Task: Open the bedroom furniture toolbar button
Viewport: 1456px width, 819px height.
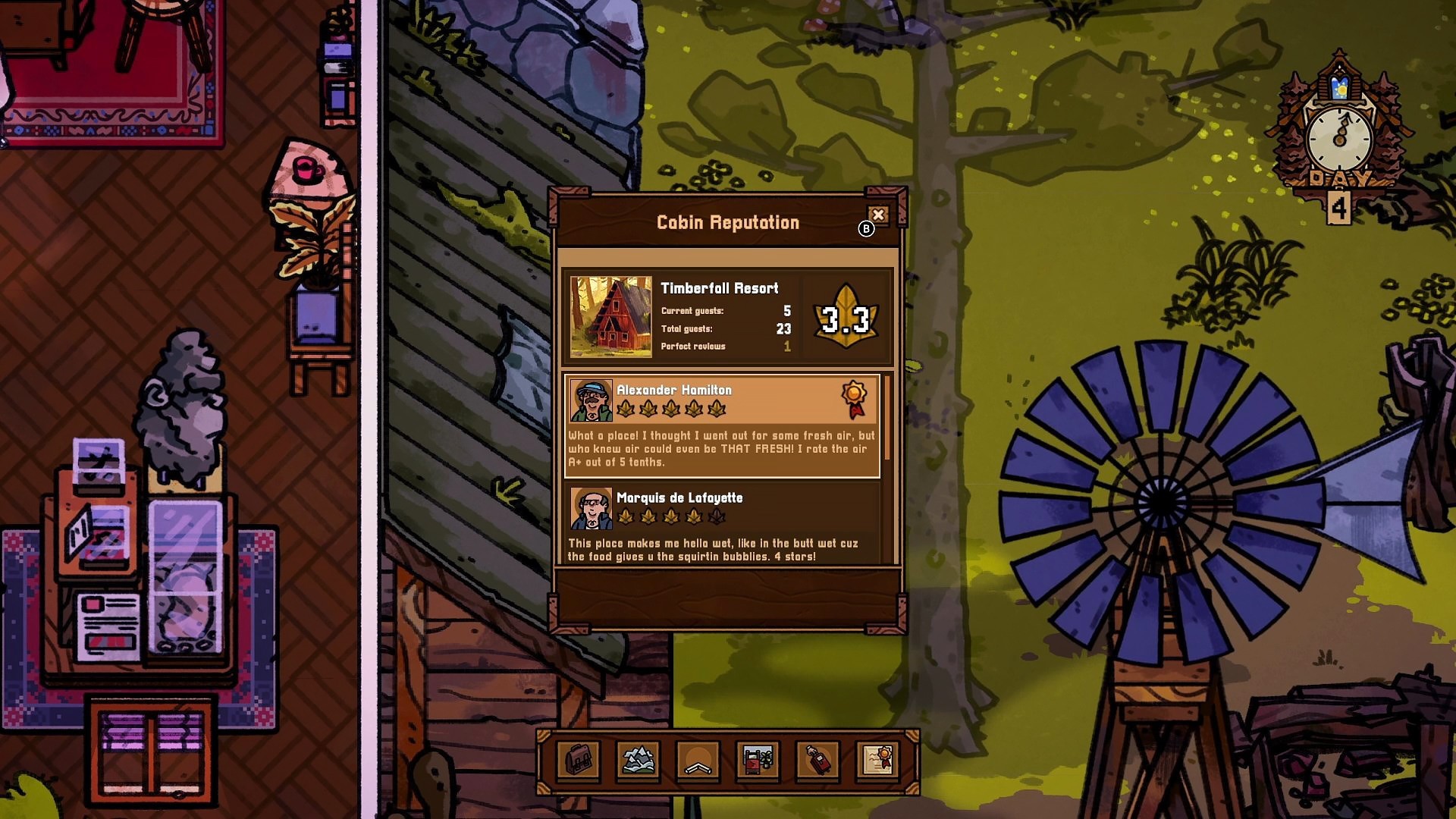Action: tap(758, 760)
